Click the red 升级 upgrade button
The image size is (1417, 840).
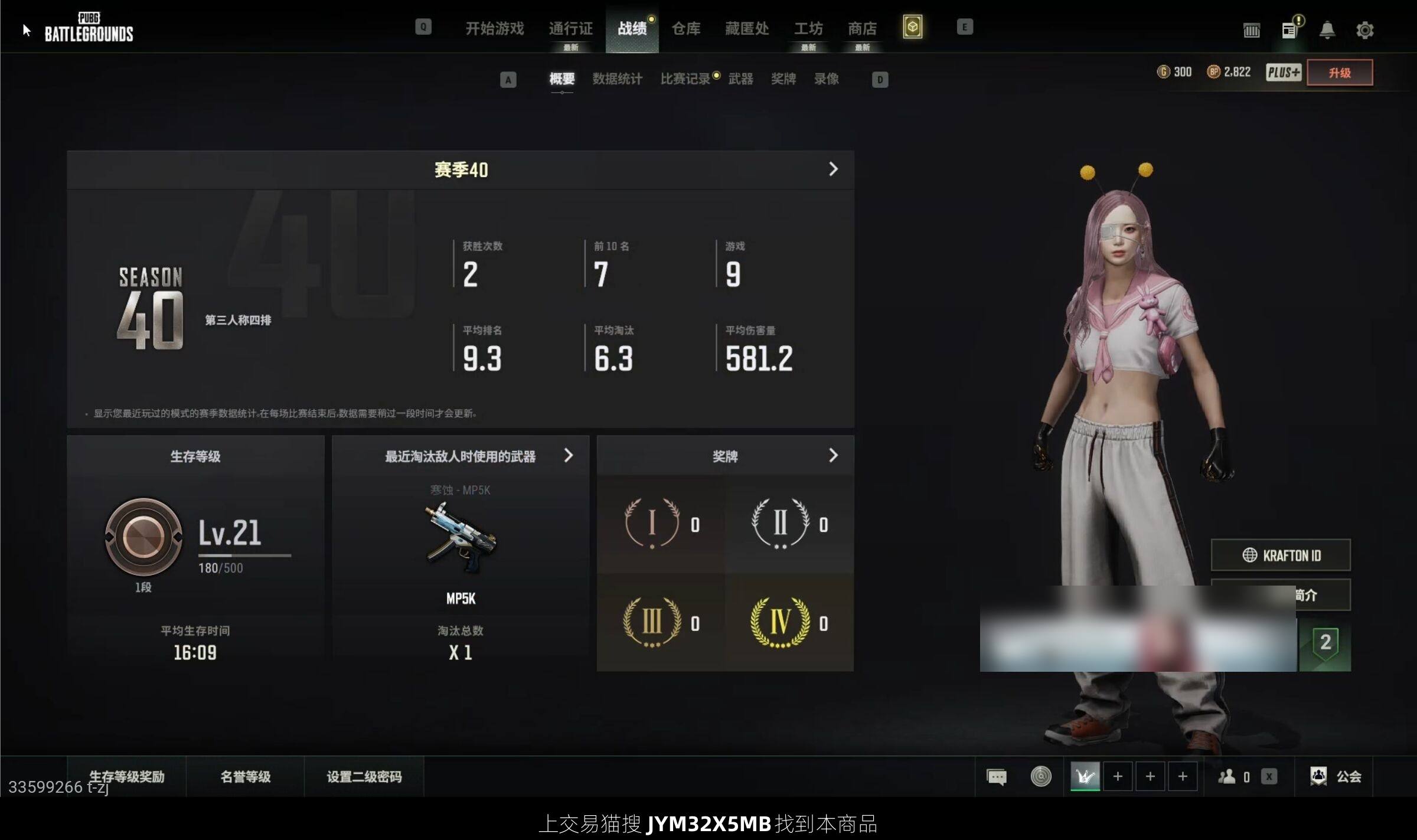tap(1339, 73)
